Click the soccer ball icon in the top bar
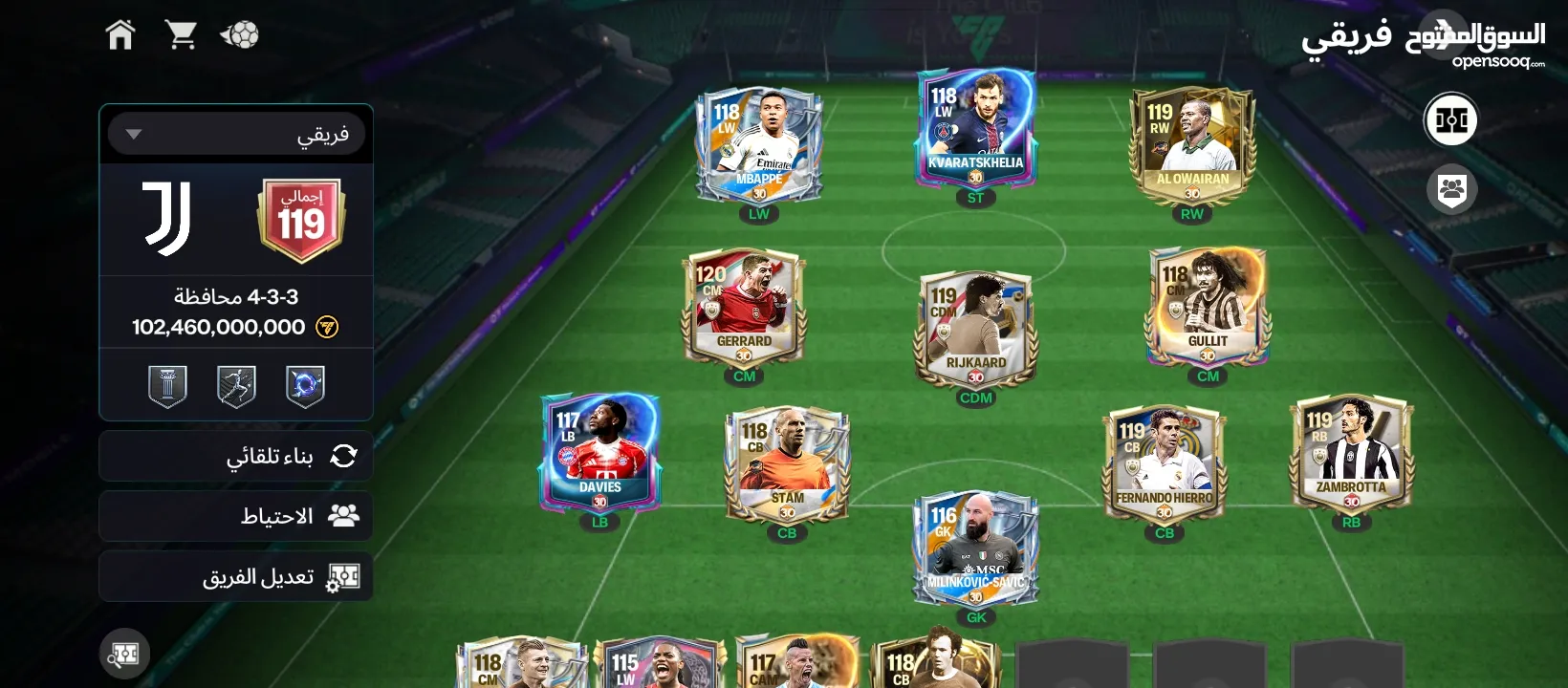Screen dimensions: 1568x688 (x=240, y=35)
